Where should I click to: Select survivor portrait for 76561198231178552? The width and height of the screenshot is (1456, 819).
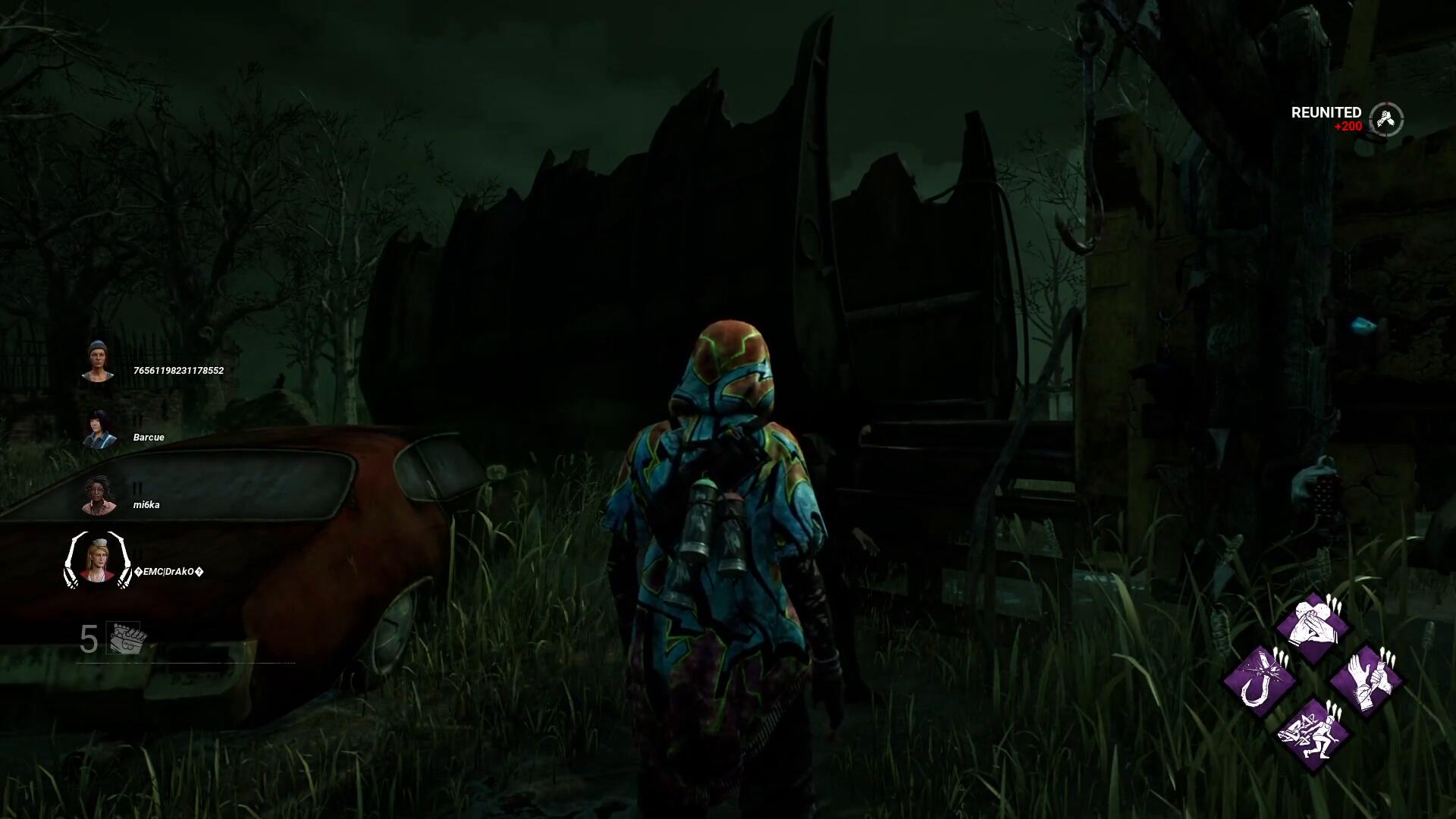[x=98, y=361]
